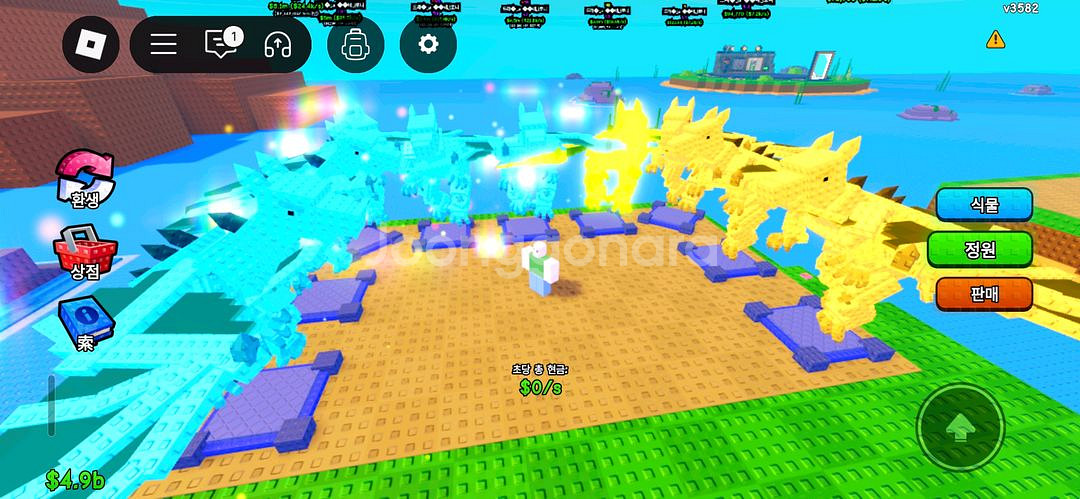
Task: Click the yellow warning triangle icon
Action: coord(995,39)
